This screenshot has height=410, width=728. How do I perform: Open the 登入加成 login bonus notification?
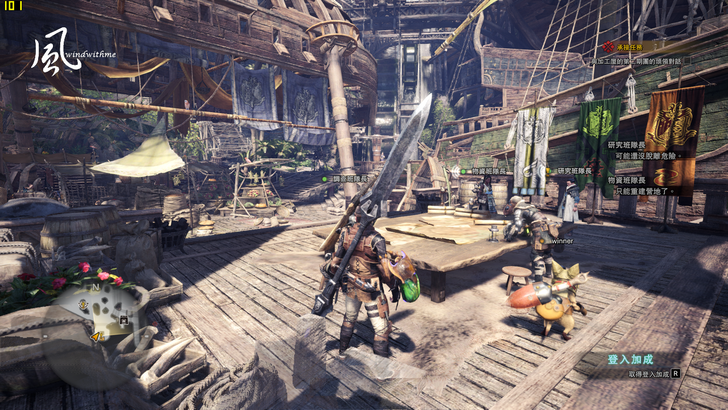pos(630,359)
